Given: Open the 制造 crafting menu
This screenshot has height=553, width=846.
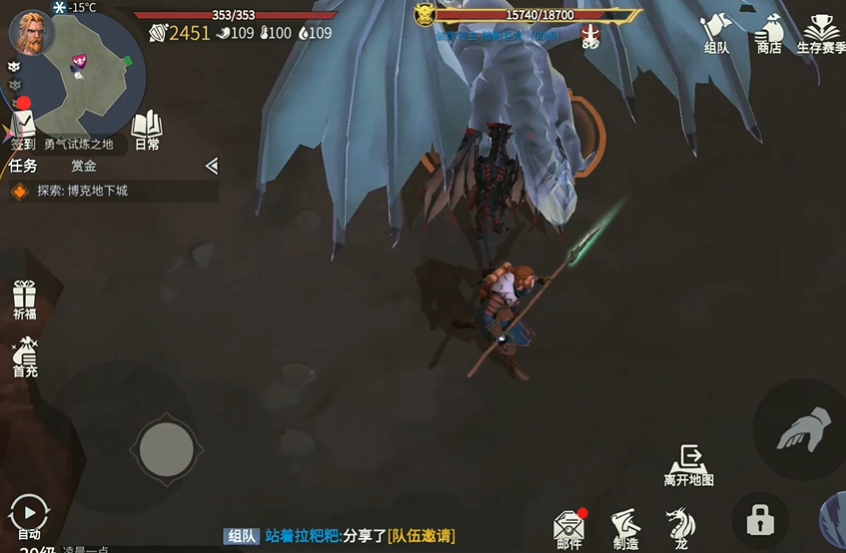Looking at the screenshot, I should coord(626,526).
